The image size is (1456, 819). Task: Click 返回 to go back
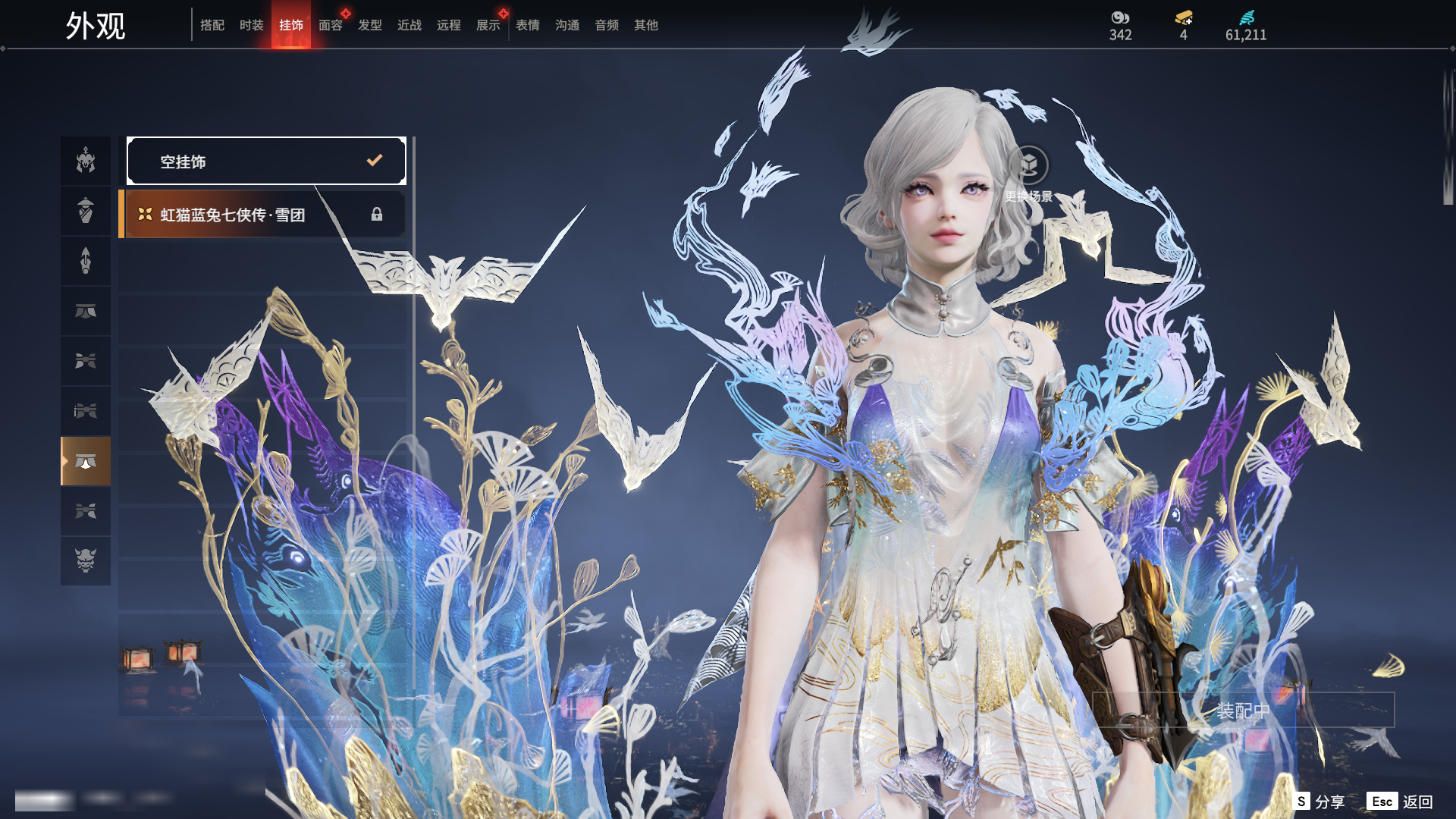click(1401, 802)
